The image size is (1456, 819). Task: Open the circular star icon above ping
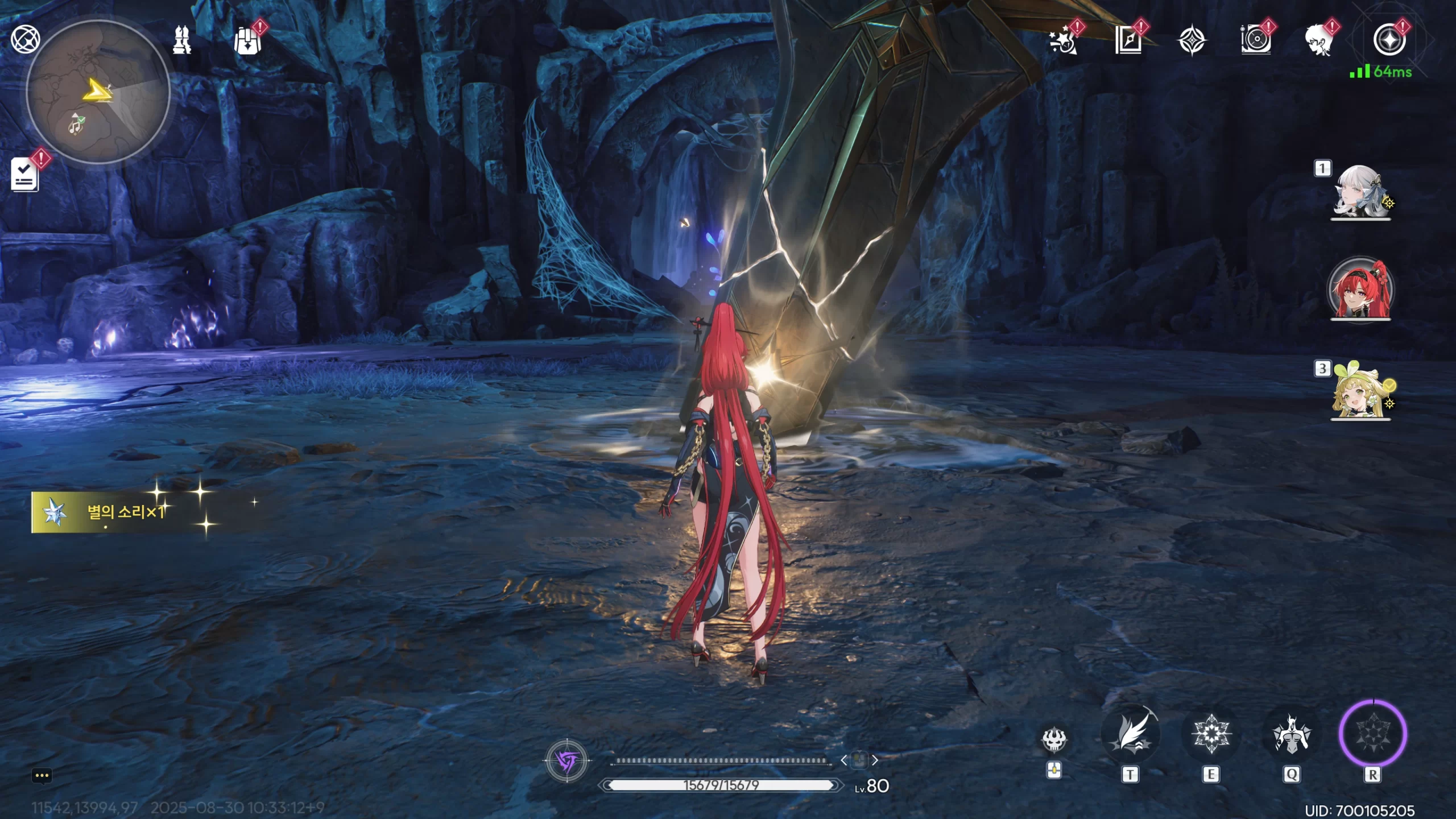point(1389,40)
